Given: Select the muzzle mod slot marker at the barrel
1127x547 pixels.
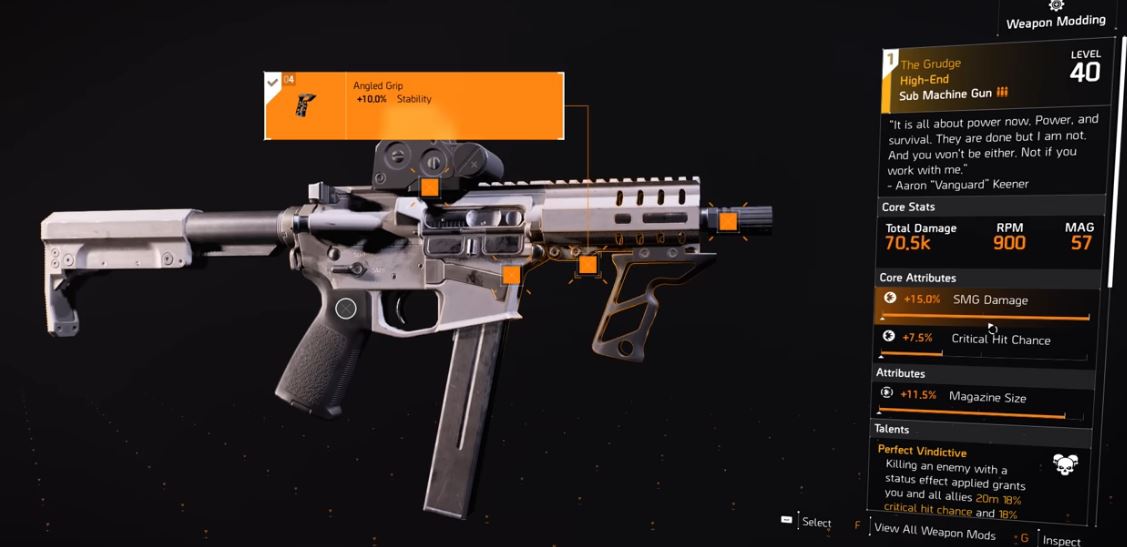Looking at the screenshot, I should 727,221.
